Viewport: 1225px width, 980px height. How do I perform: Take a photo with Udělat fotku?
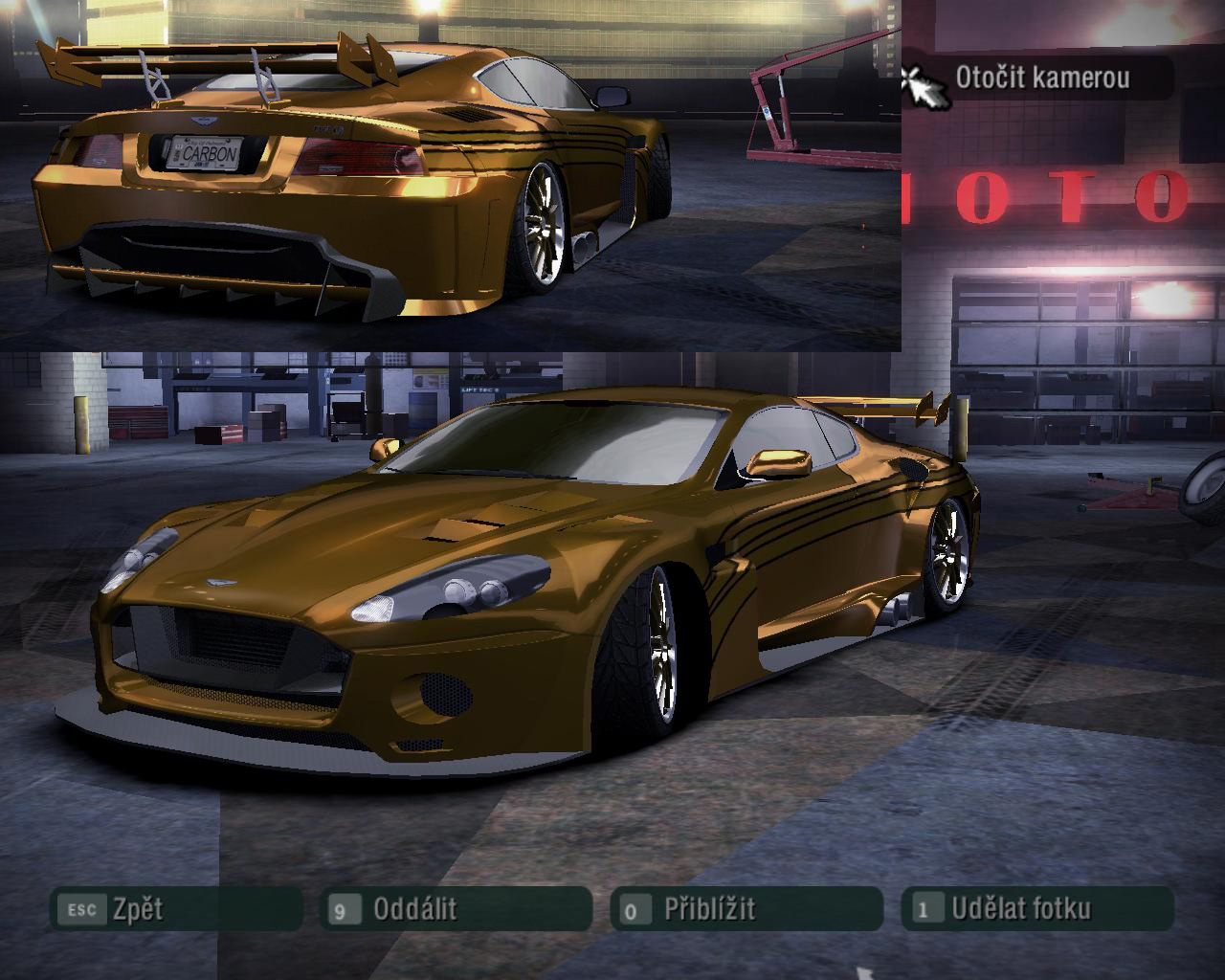click(1036, 908)
